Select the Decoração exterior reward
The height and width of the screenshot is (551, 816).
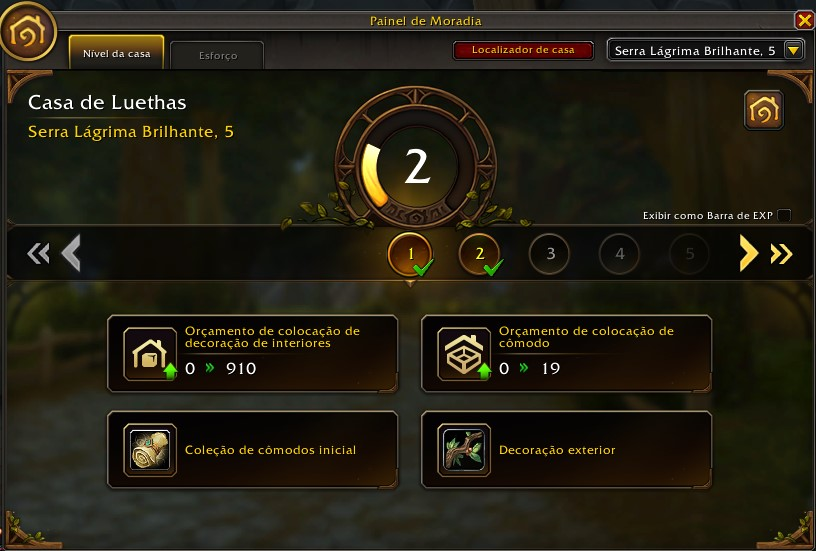click(566, 450)
